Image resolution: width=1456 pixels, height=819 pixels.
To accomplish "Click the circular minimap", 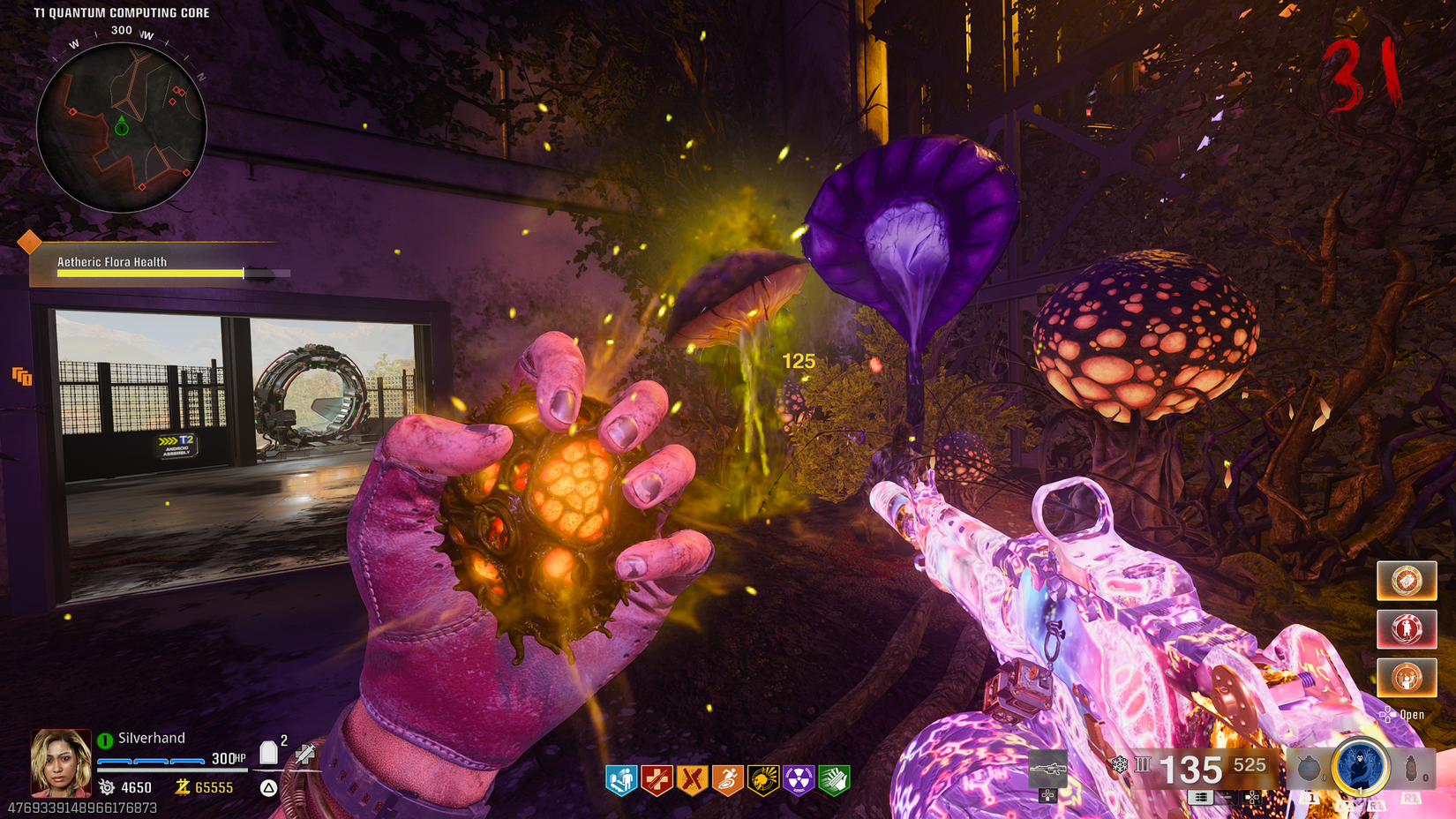I will 122,128.
